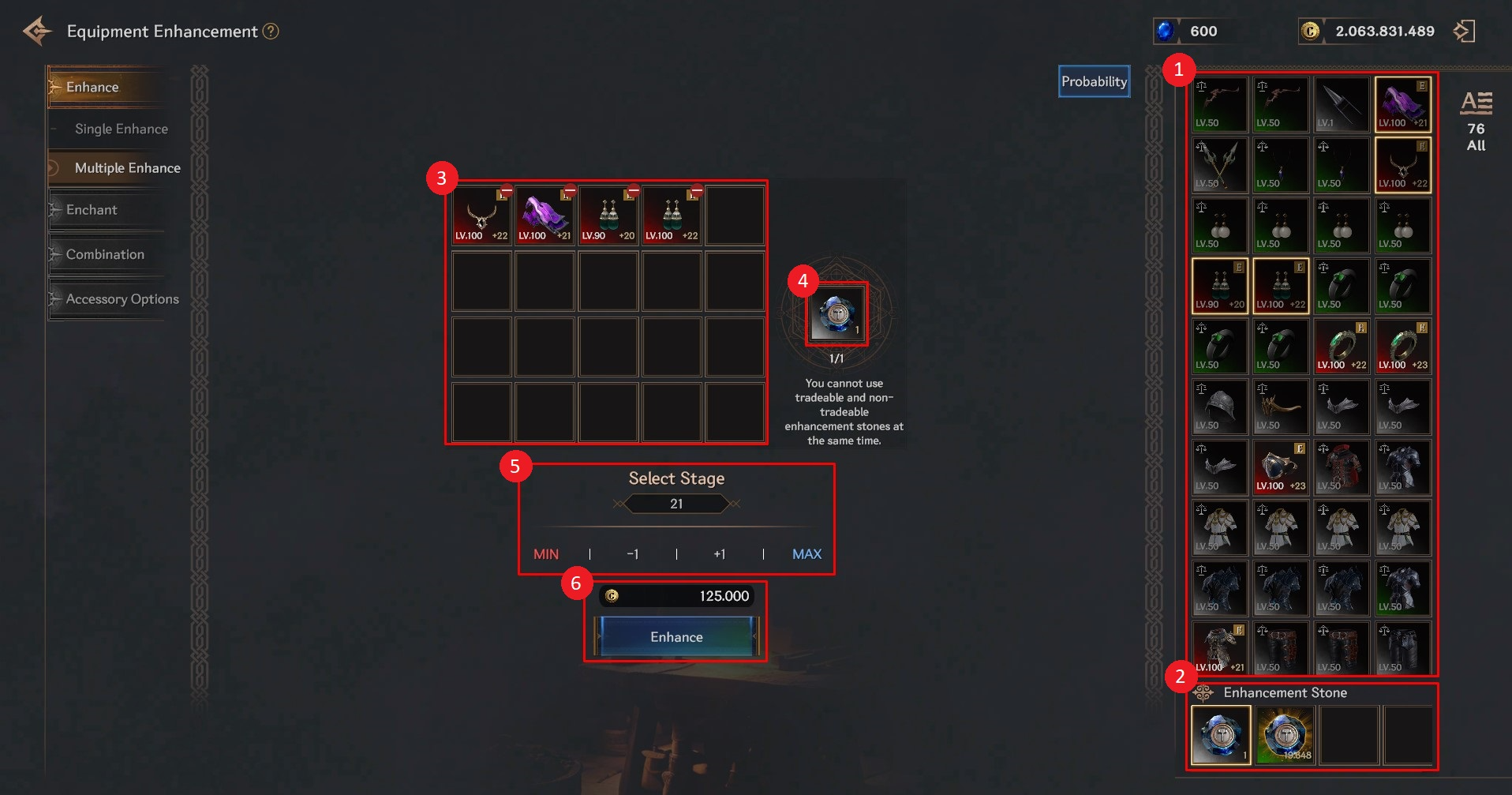
Task: Expand the Enhance menu header
Action: 92,87
